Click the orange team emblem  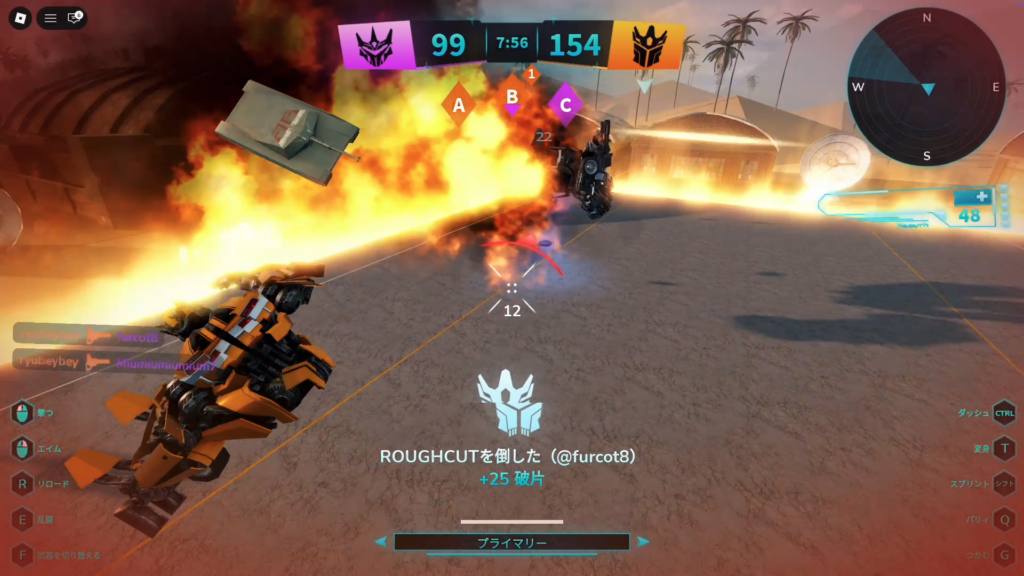click(646, 45)
